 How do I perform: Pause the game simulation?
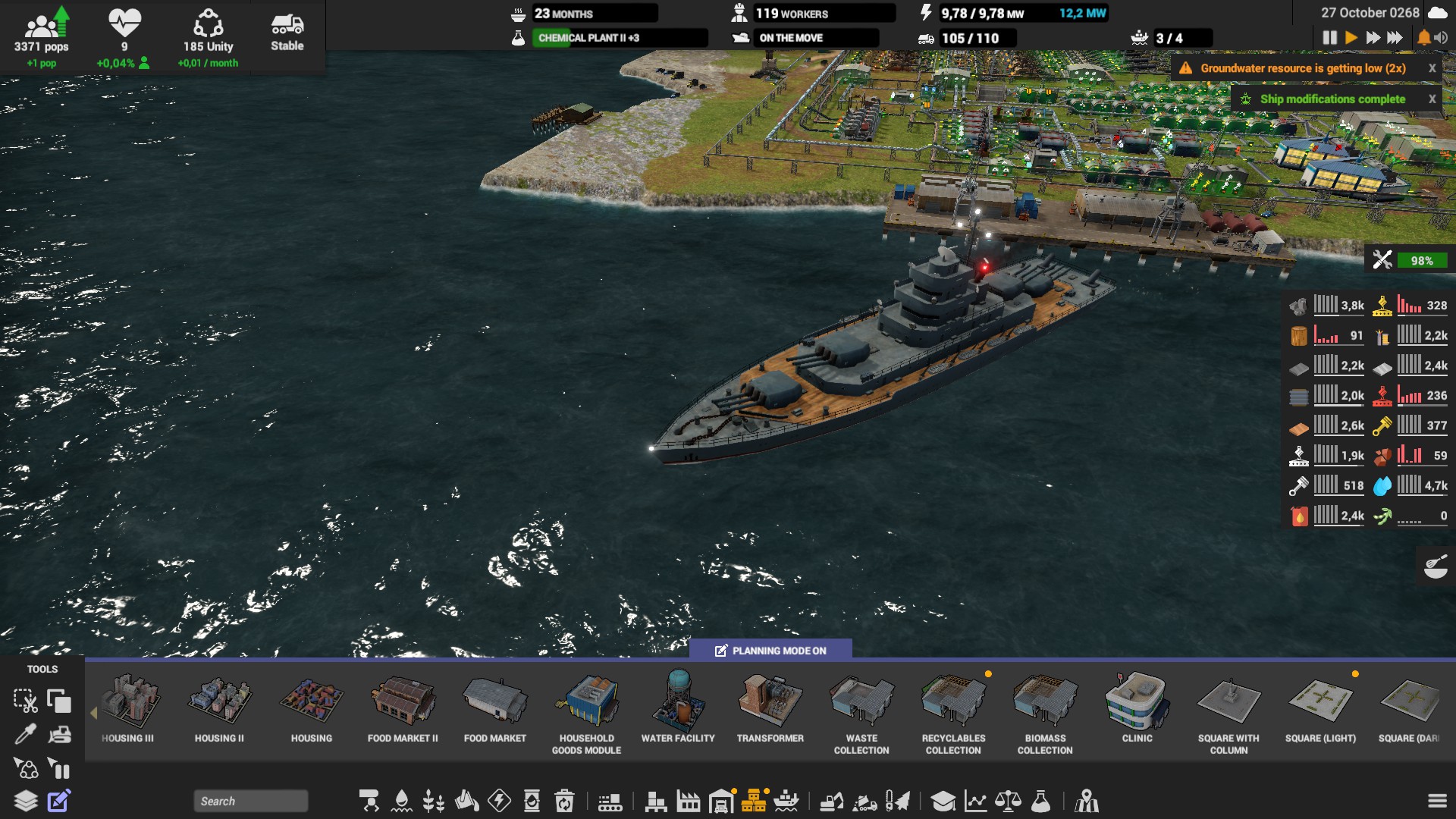point(1329,37)
